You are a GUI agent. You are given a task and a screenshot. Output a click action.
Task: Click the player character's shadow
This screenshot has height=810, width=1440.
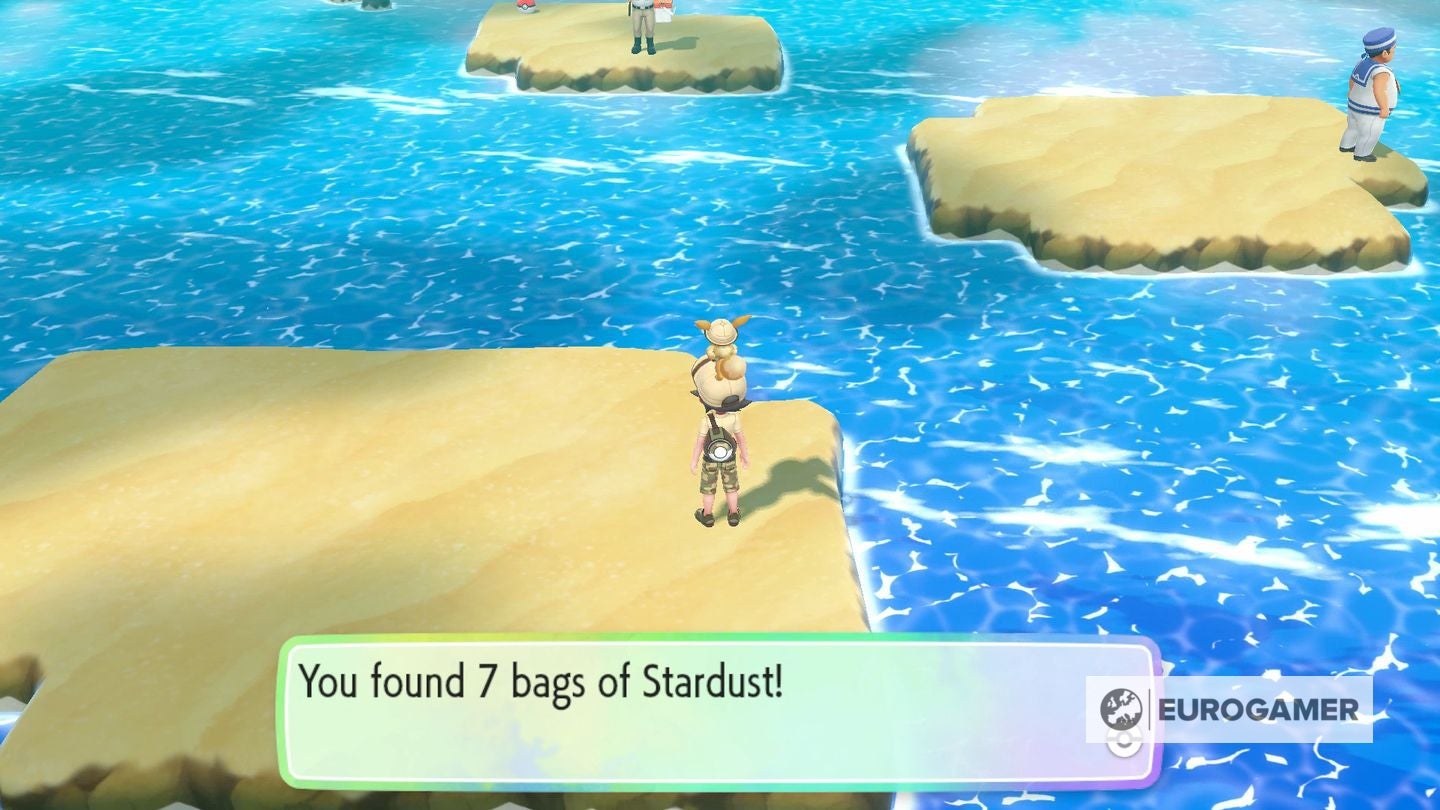pyautogui.click(x=790, y=480)
